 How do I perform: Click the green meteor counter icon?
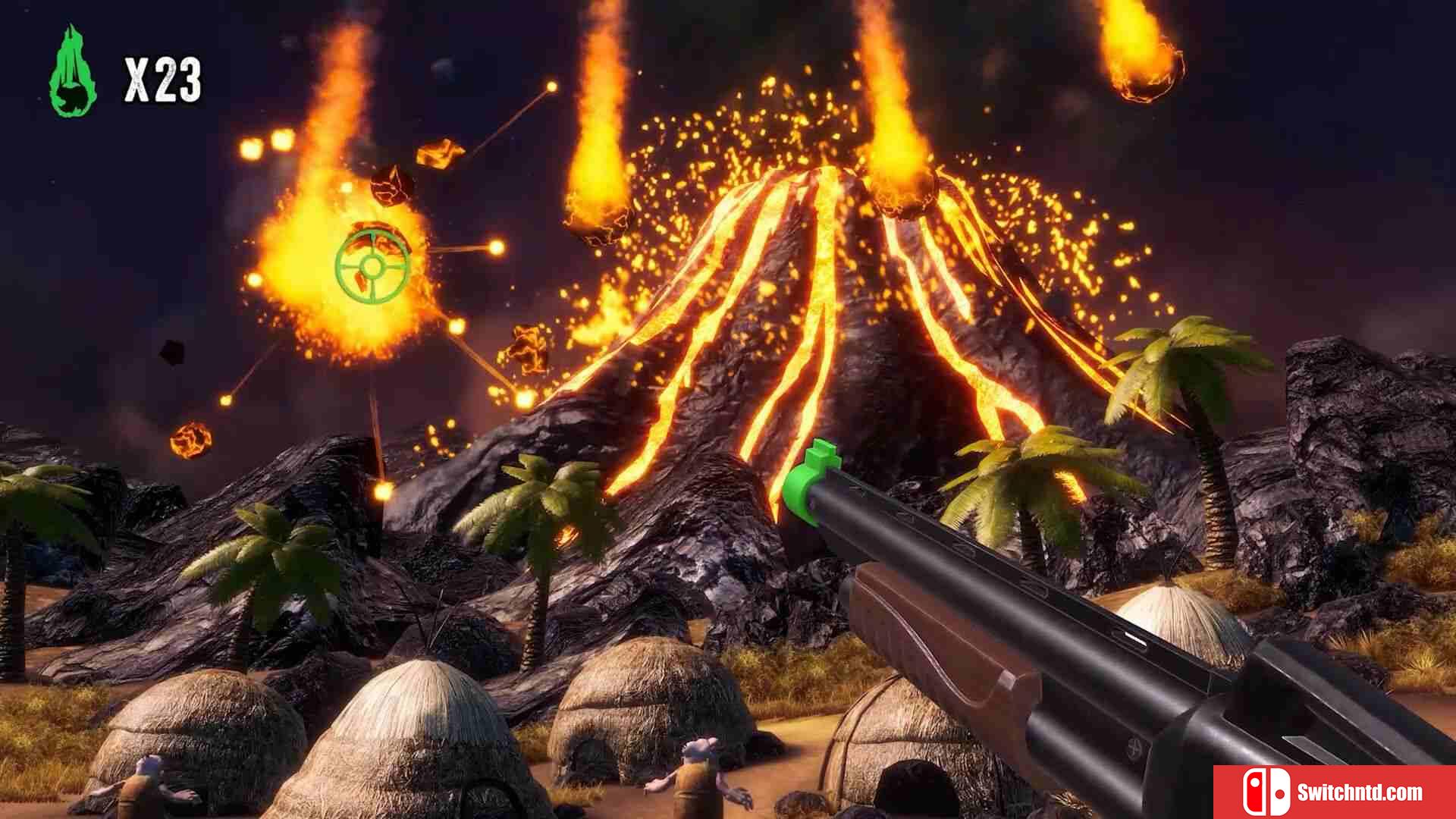point(73,73)
